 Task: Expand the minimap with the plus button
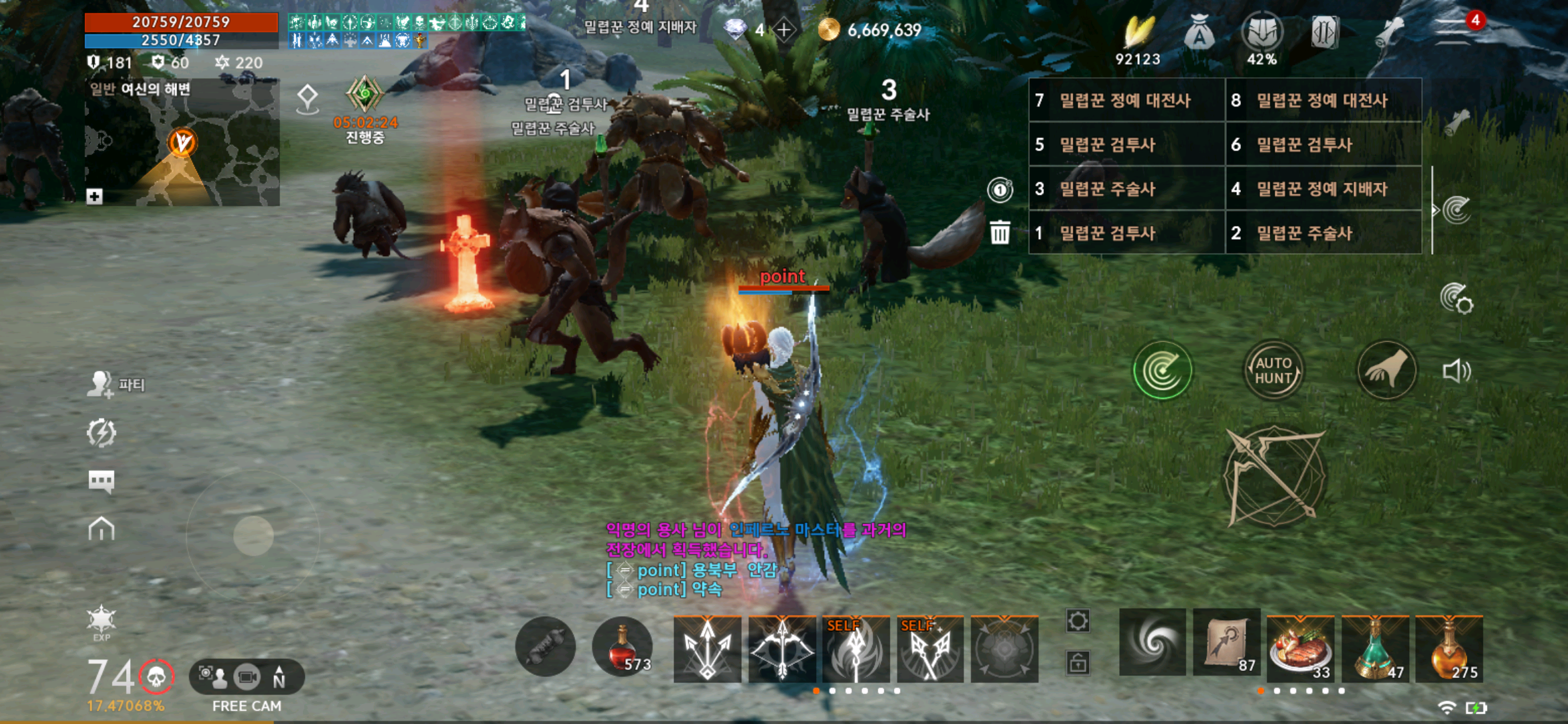click(94, 196)
